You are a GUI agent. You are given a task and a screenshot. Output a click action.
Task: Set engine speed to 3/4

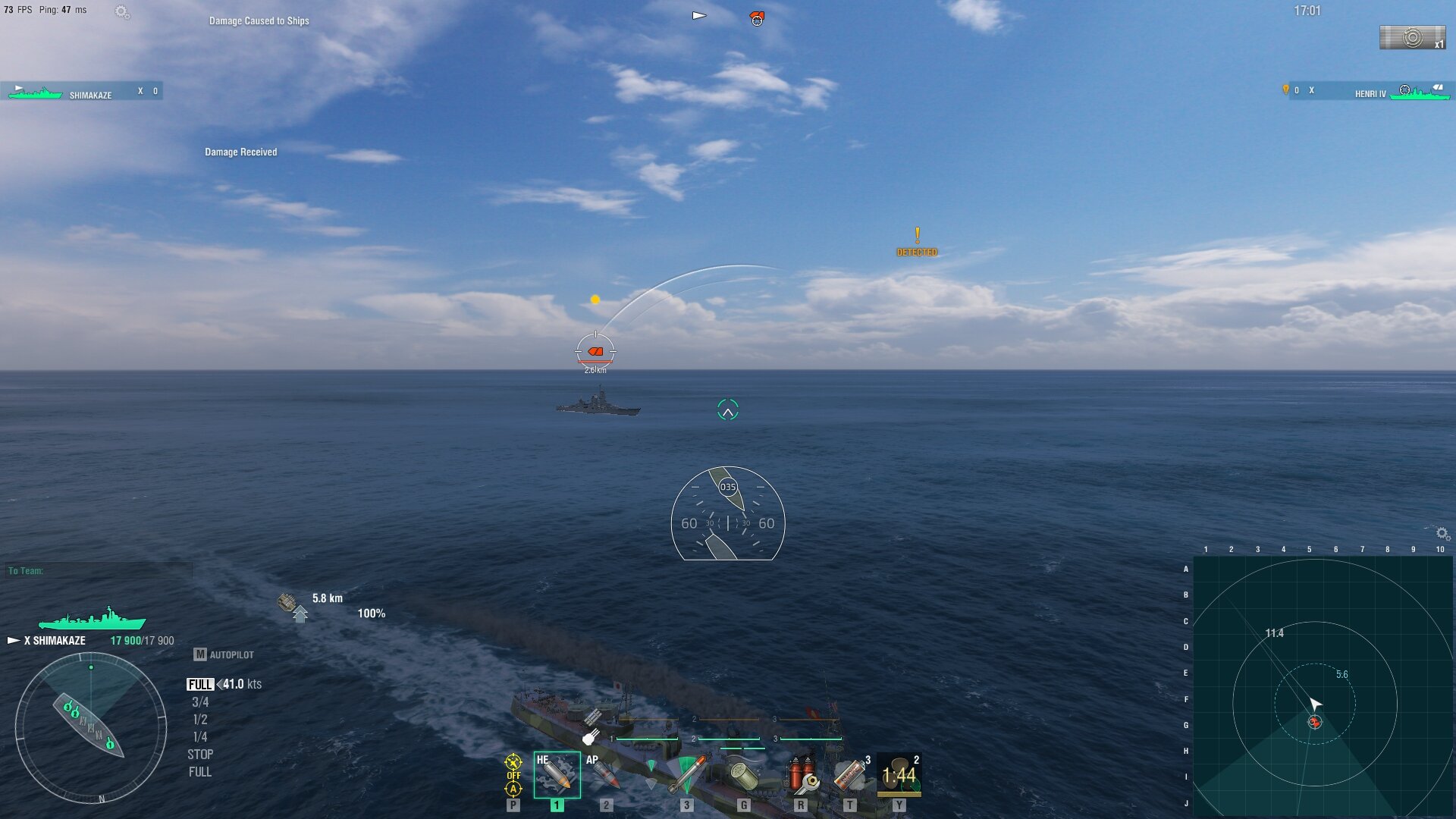(x=200, y=702)
